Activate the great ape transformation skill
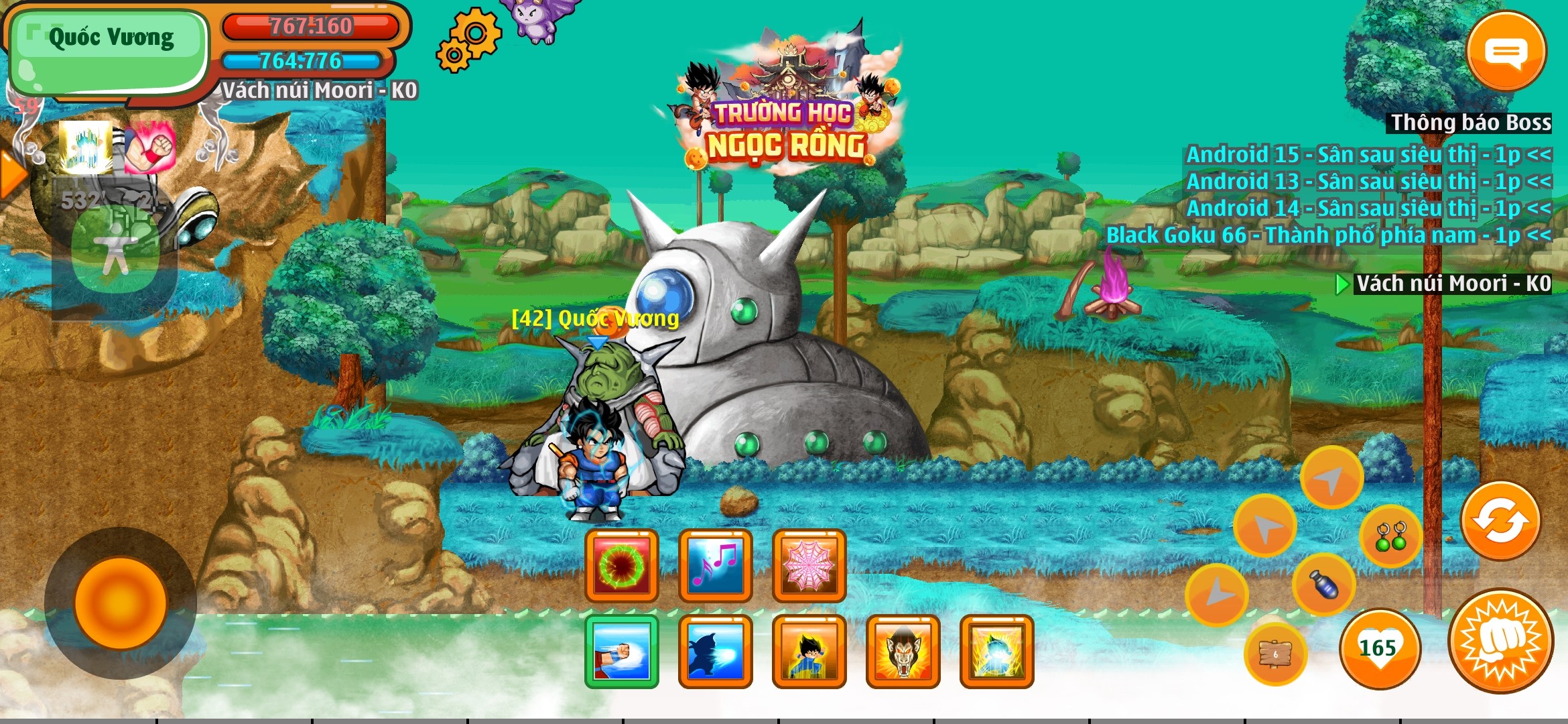Image resolution: width=1568 pixels, height=724 pixels. (x=903, y=652)
